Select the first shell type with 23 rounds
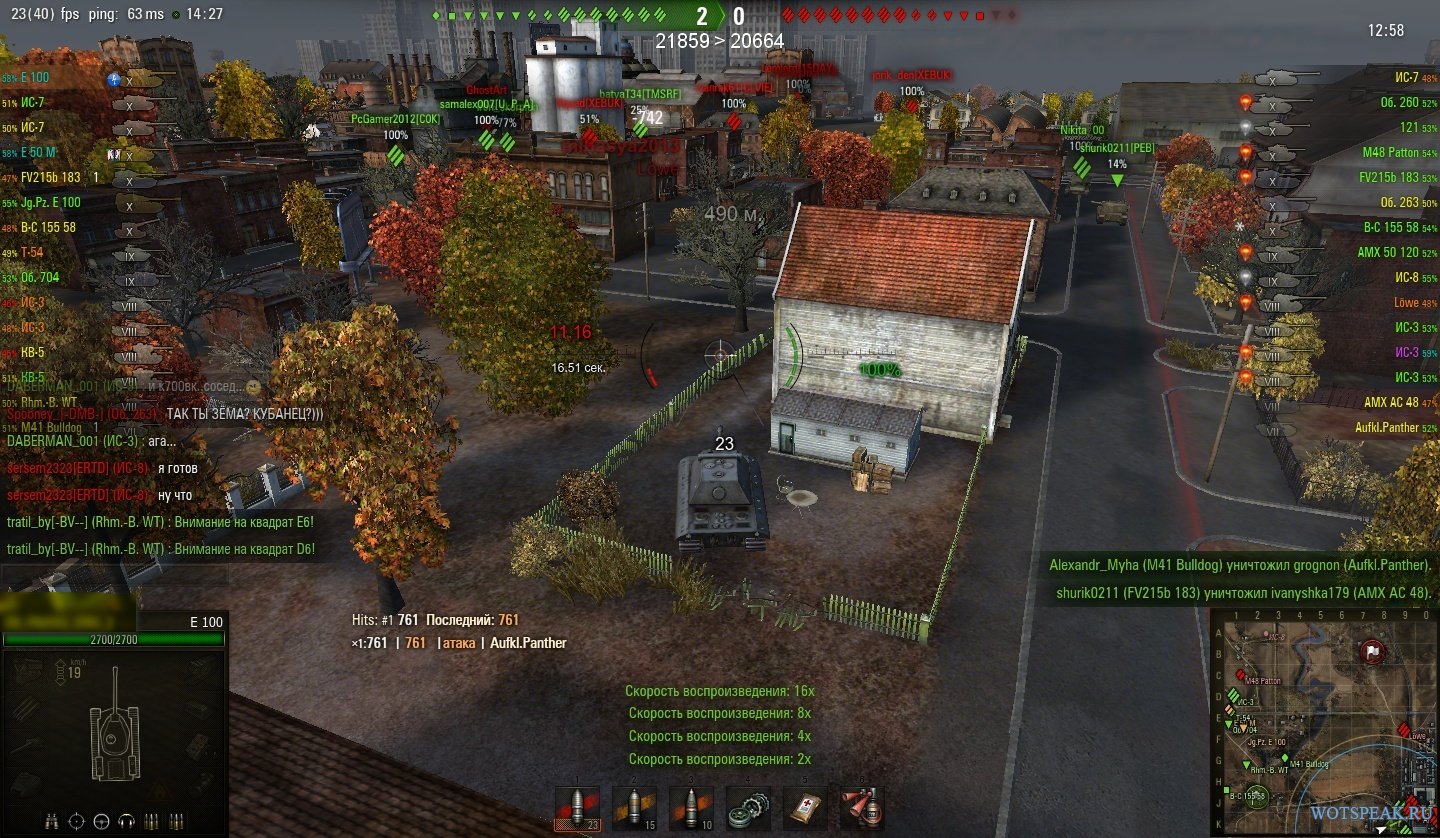This screenshot has height=838, width=1440. click(578, 808)
